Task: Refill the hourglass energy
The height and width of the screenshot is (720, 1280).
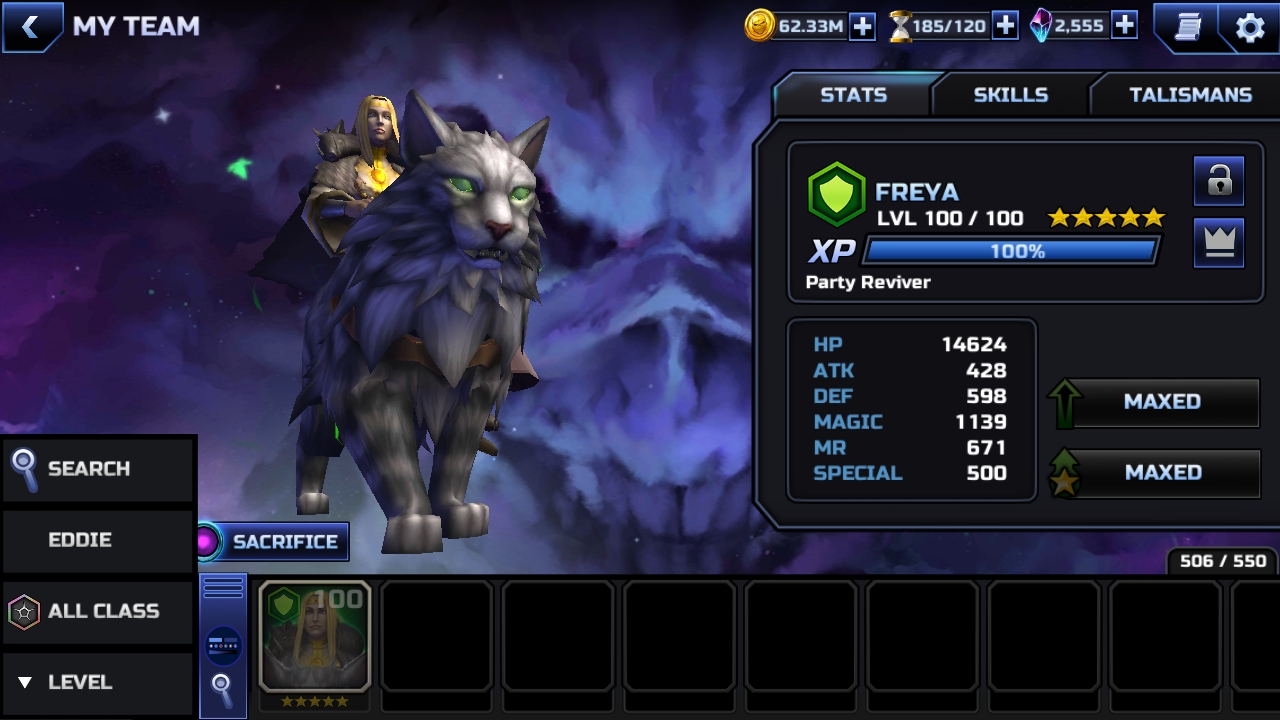Action: click(1005, 27)
